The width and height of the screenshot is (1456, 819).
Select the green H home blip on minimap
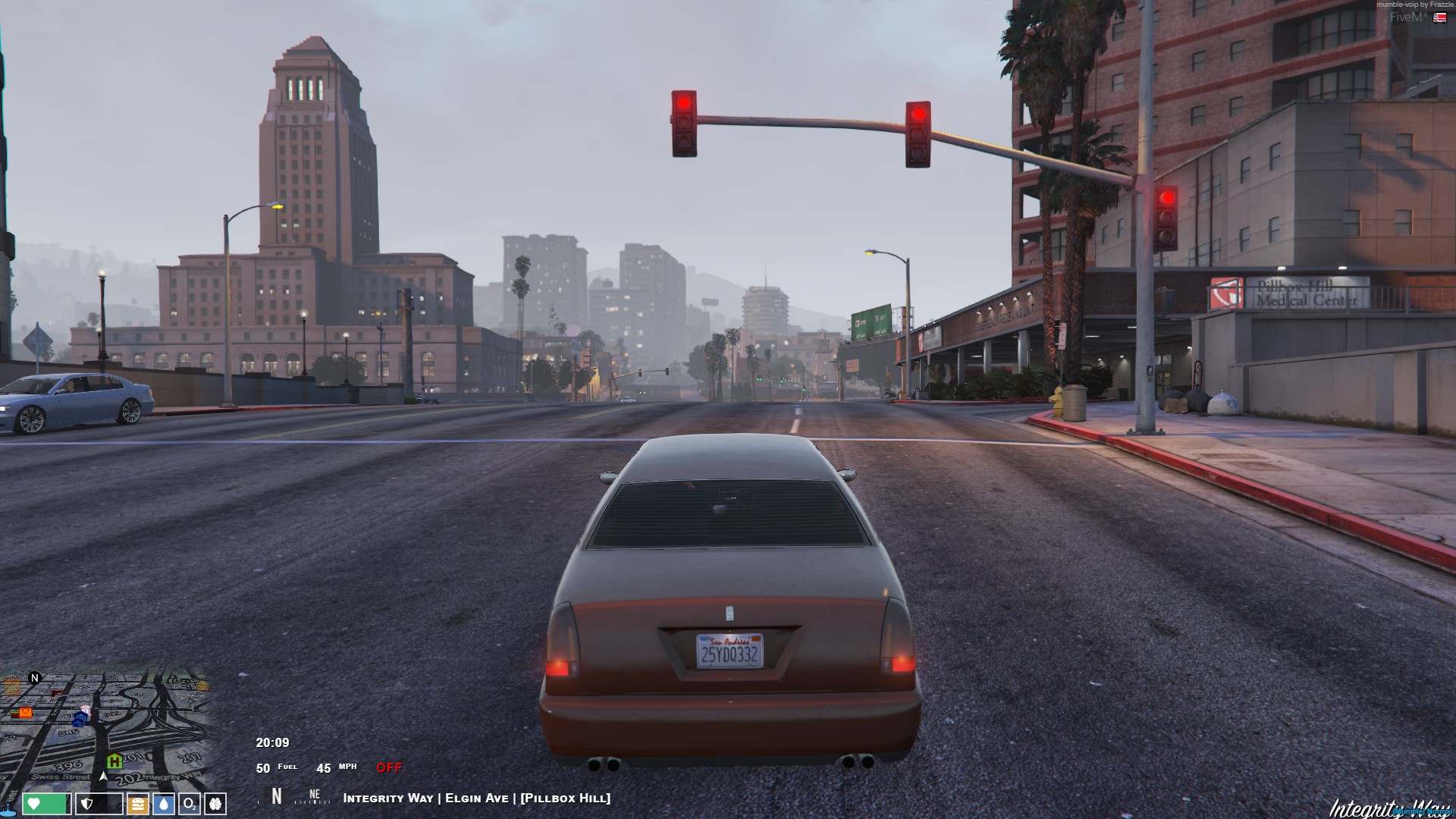tap(114, 761)
